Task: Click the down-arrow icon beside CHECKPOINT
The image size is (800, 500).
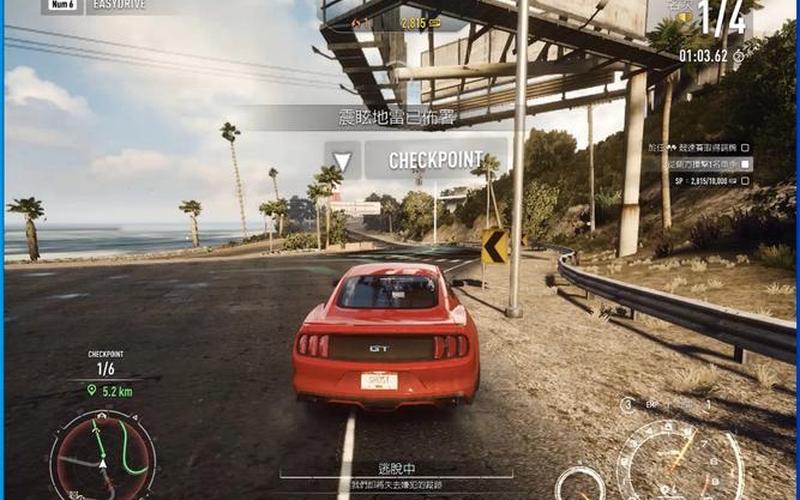Action: [342, 160]
